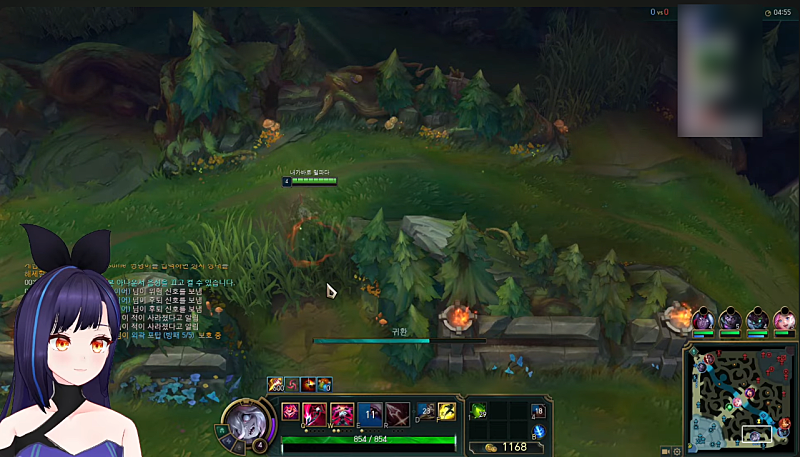The image size is (800, 457).
Task: Cast the yellow Flash summoner spell
Action: click(447, 410)
